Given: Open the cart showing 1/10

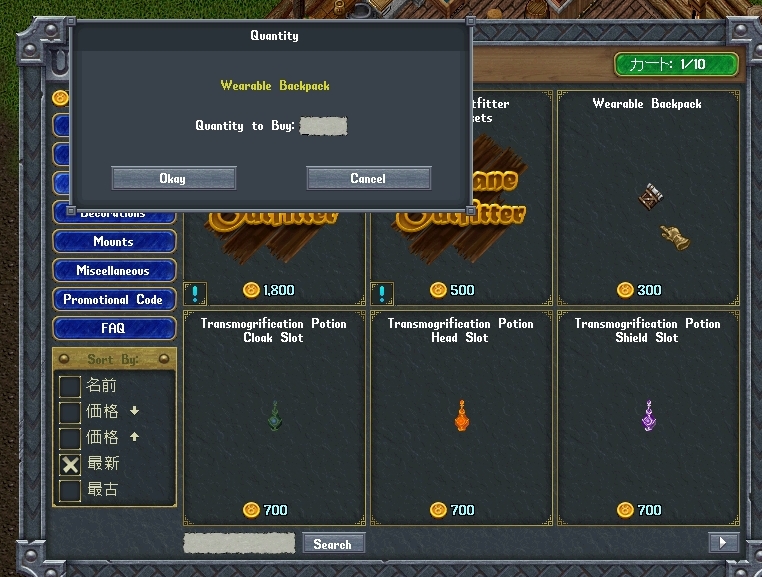Looking at the screenshot, I should pos(677,65).
